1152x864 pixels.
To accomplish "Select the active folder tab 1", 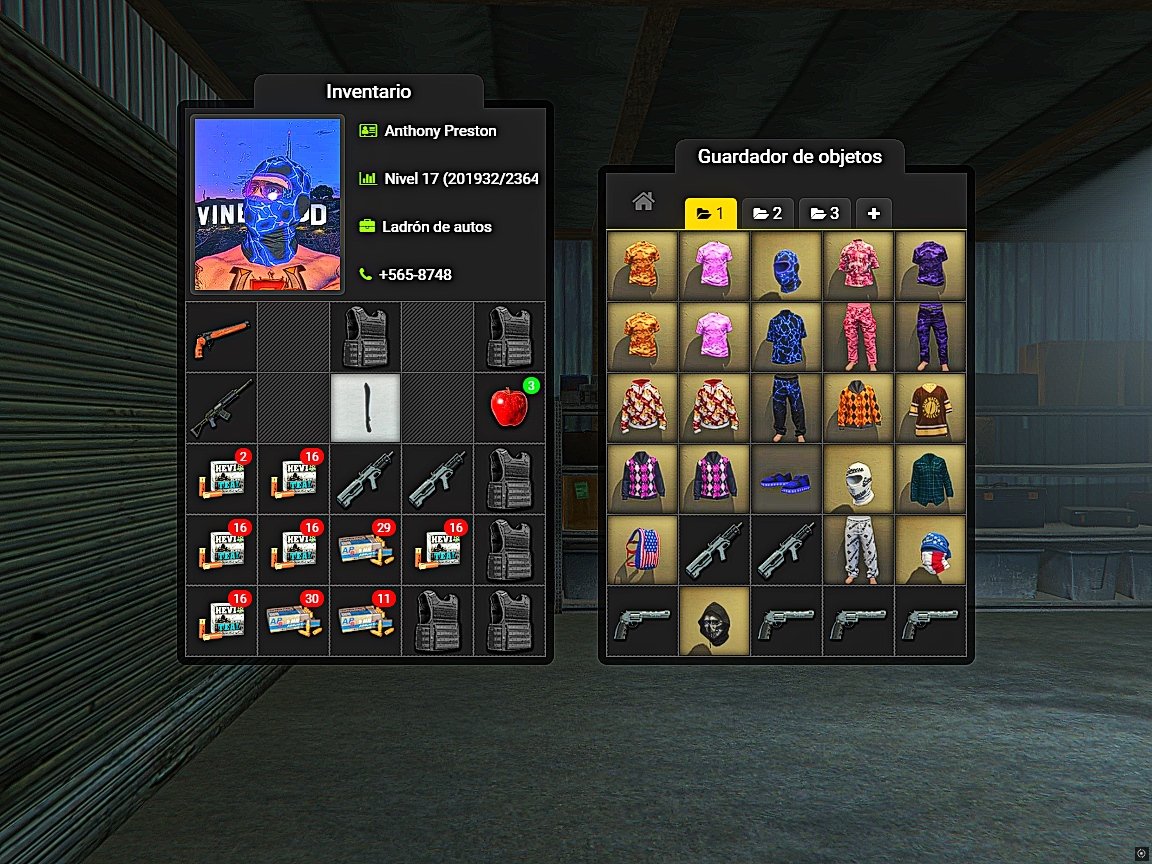I will (710, 213).
